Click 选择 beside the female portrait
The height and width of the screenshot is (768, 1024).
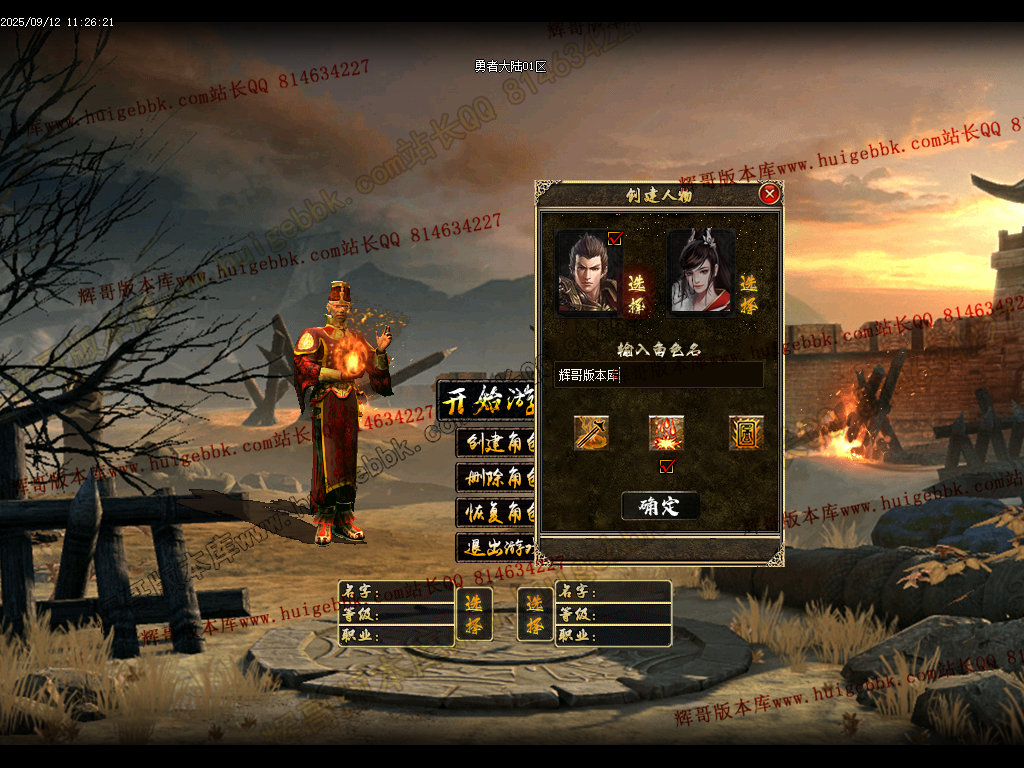747,291
